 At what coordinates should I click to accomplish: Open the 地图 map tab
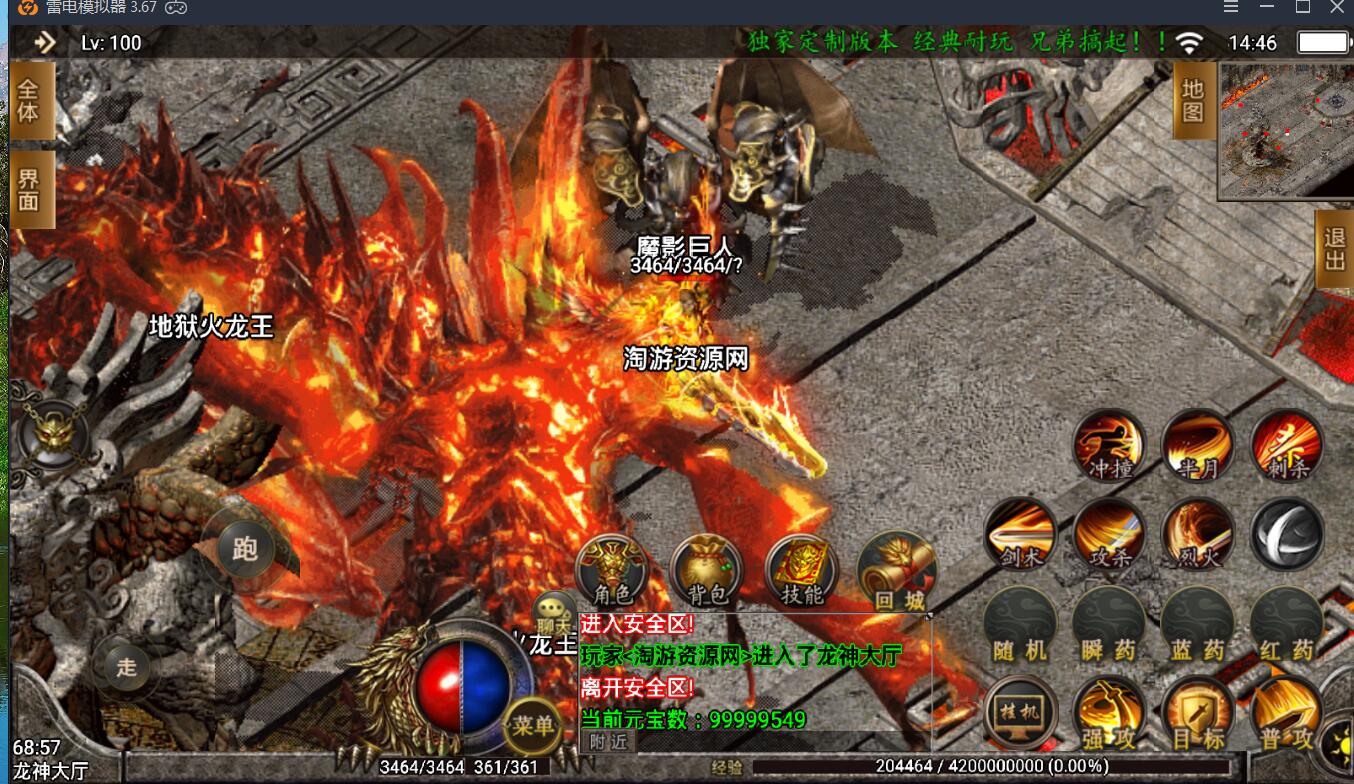pos(1193,100)
